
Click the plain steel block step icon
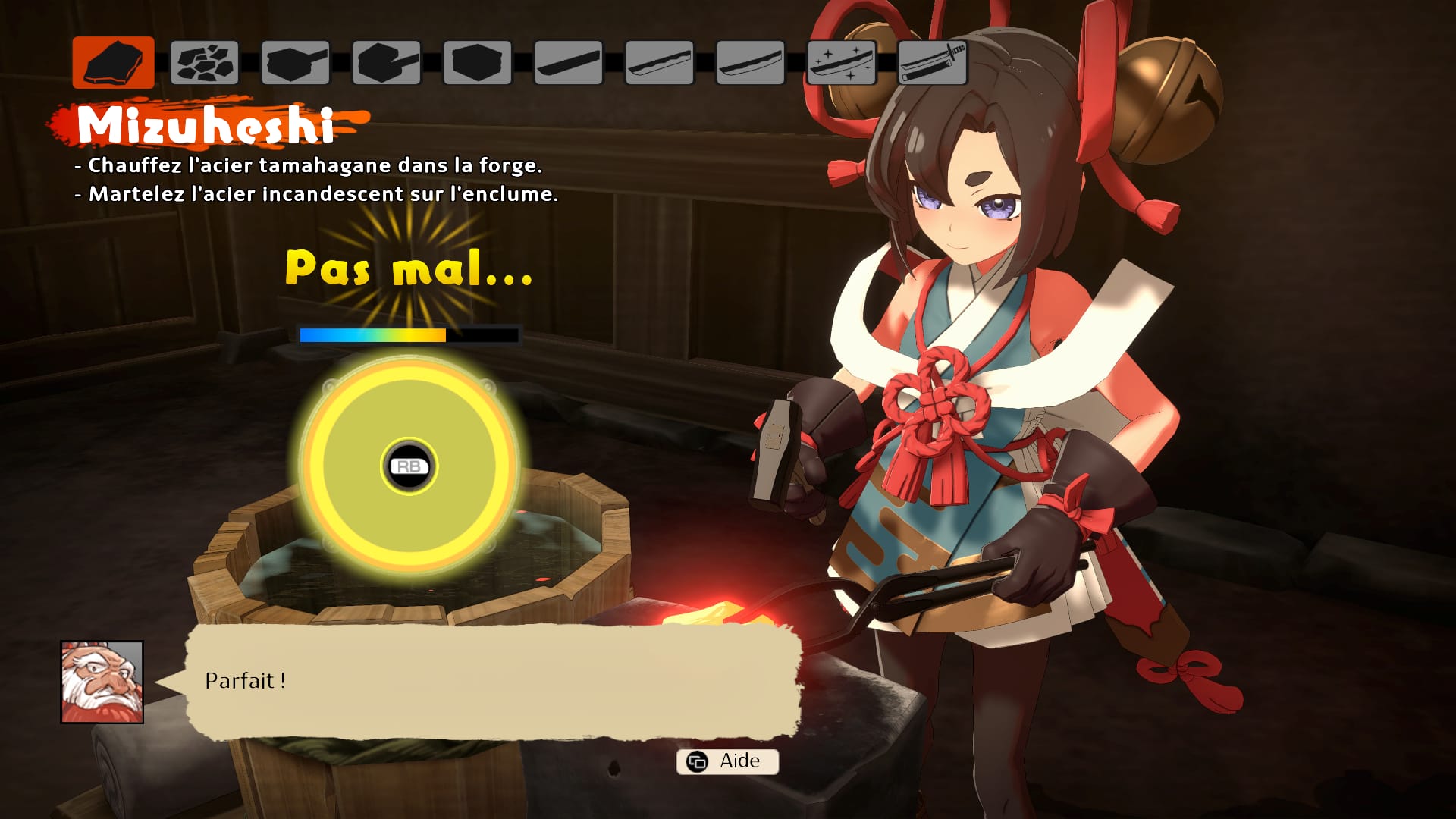point(478,63)
